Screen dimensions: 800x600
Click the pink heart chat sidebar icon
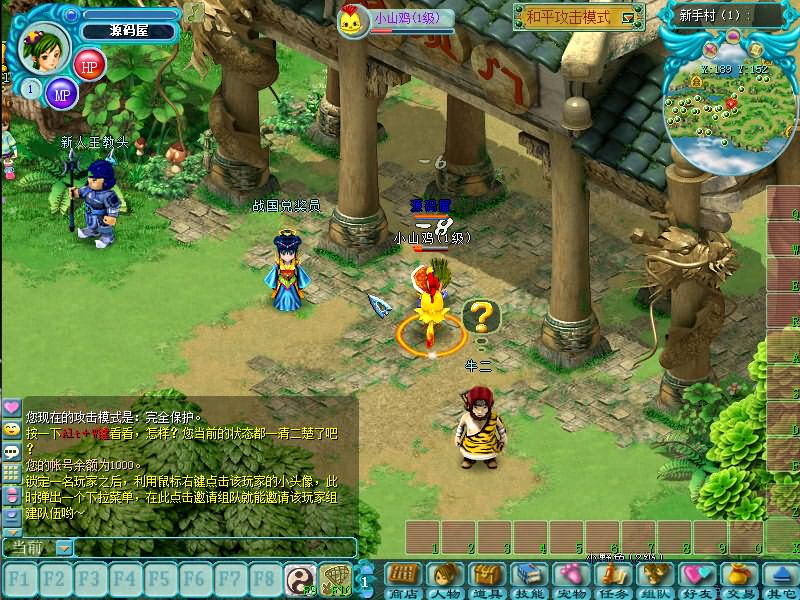coord(11,408)
